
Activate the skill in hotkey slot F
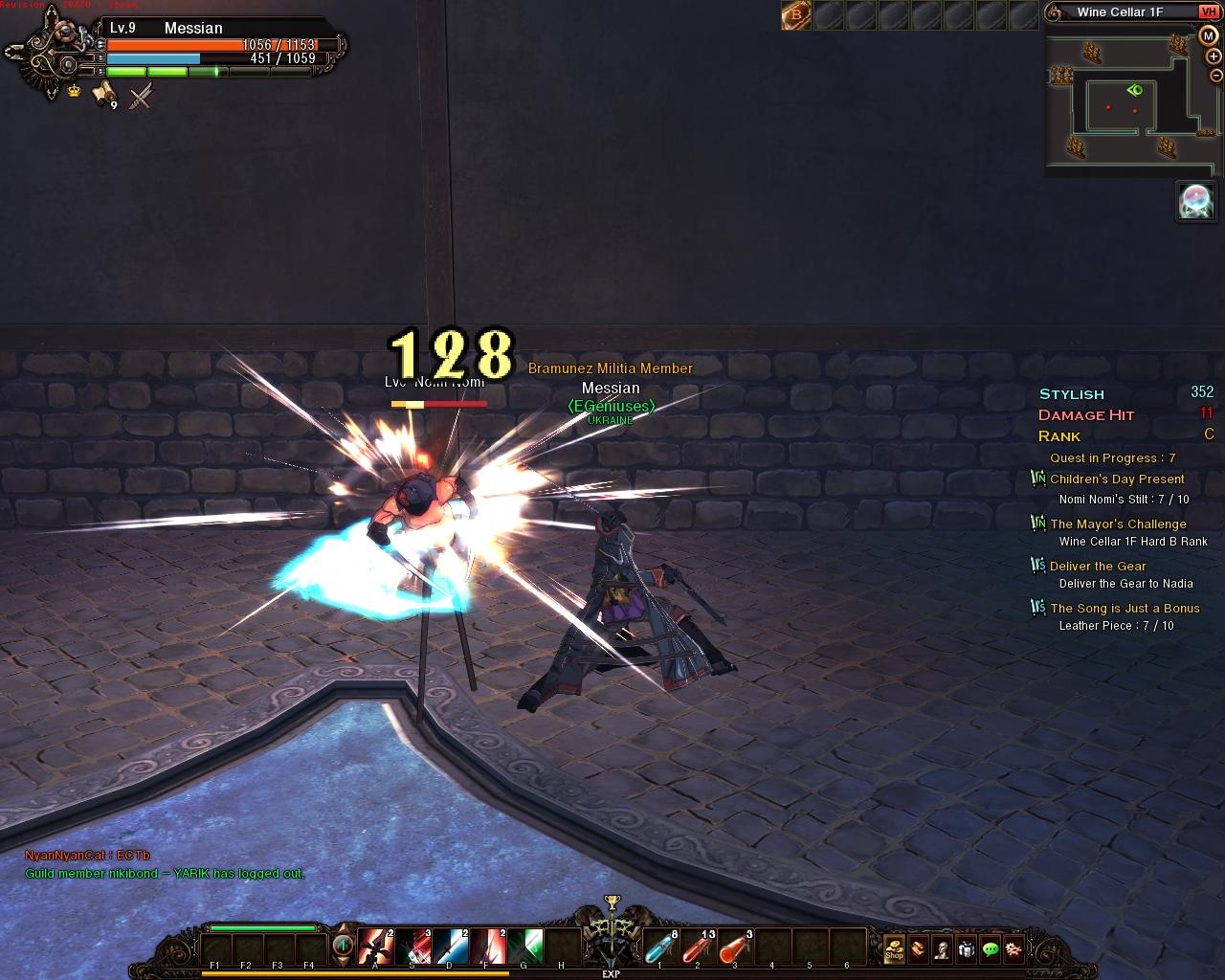(487, 947)
